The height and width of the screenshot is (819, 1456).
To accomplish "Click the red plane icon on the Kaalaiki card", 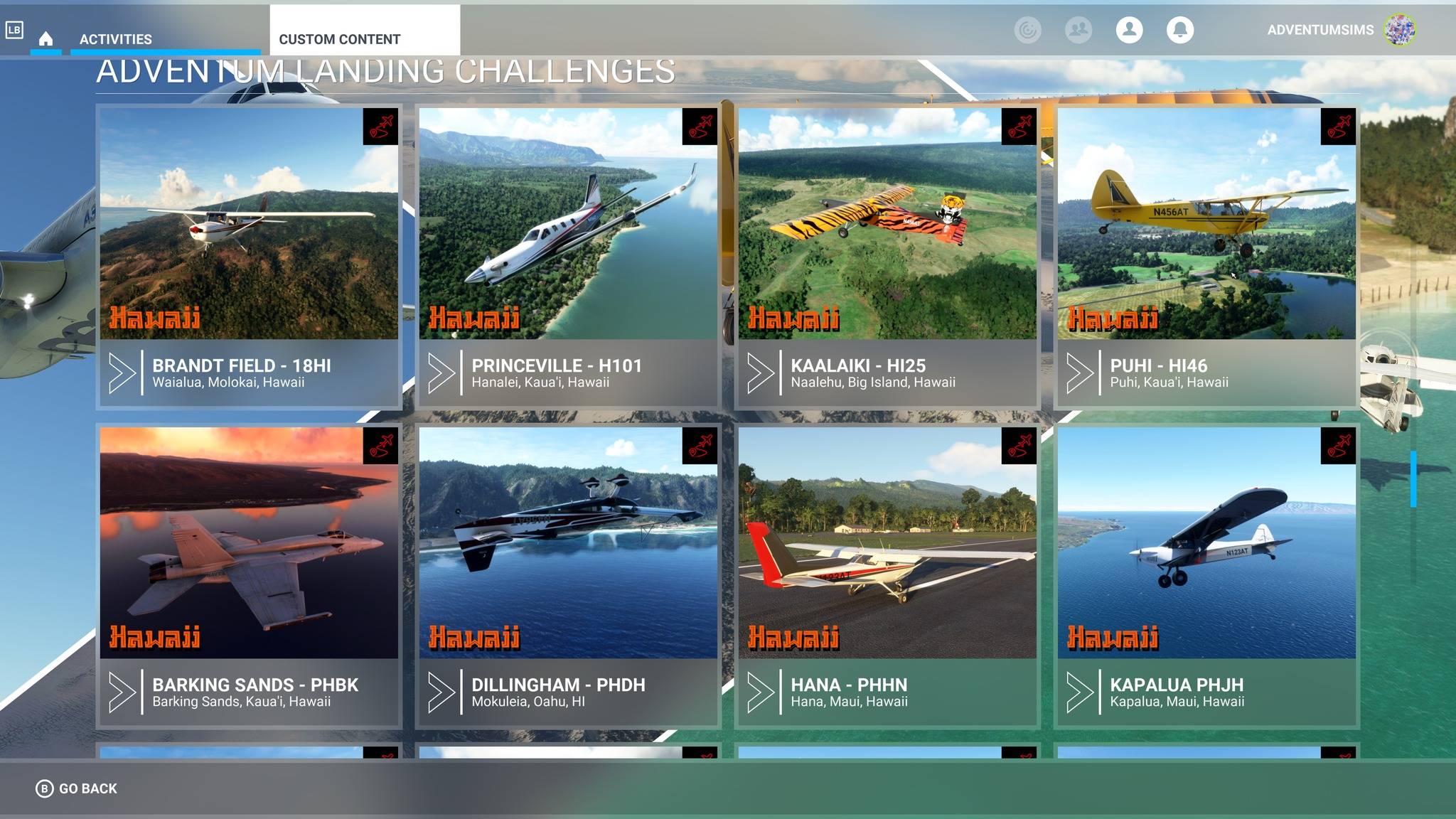I will click(1019, 126).
